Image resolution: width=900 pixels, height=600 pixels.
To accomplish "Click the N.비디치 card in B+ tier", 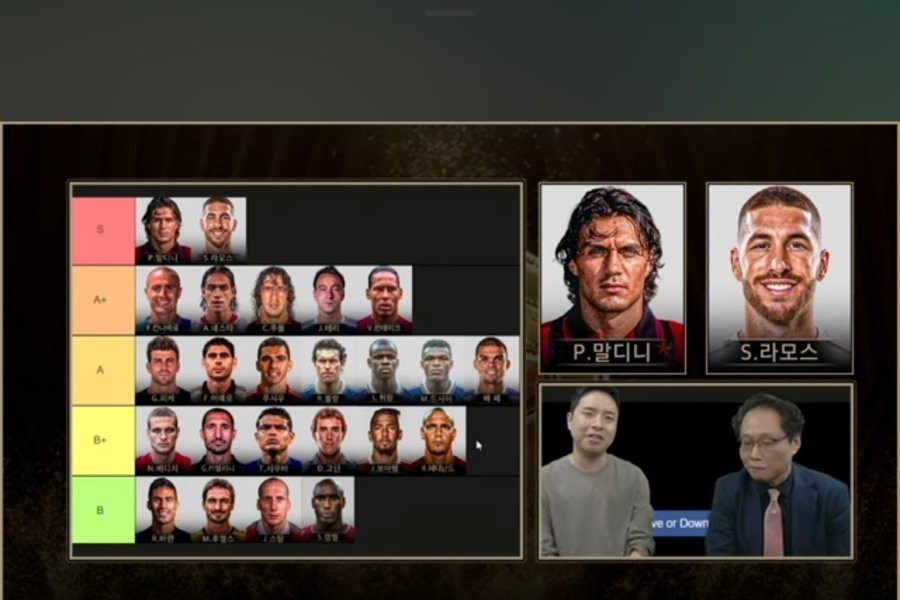I will pyautogui.click(x=163, y=439).
